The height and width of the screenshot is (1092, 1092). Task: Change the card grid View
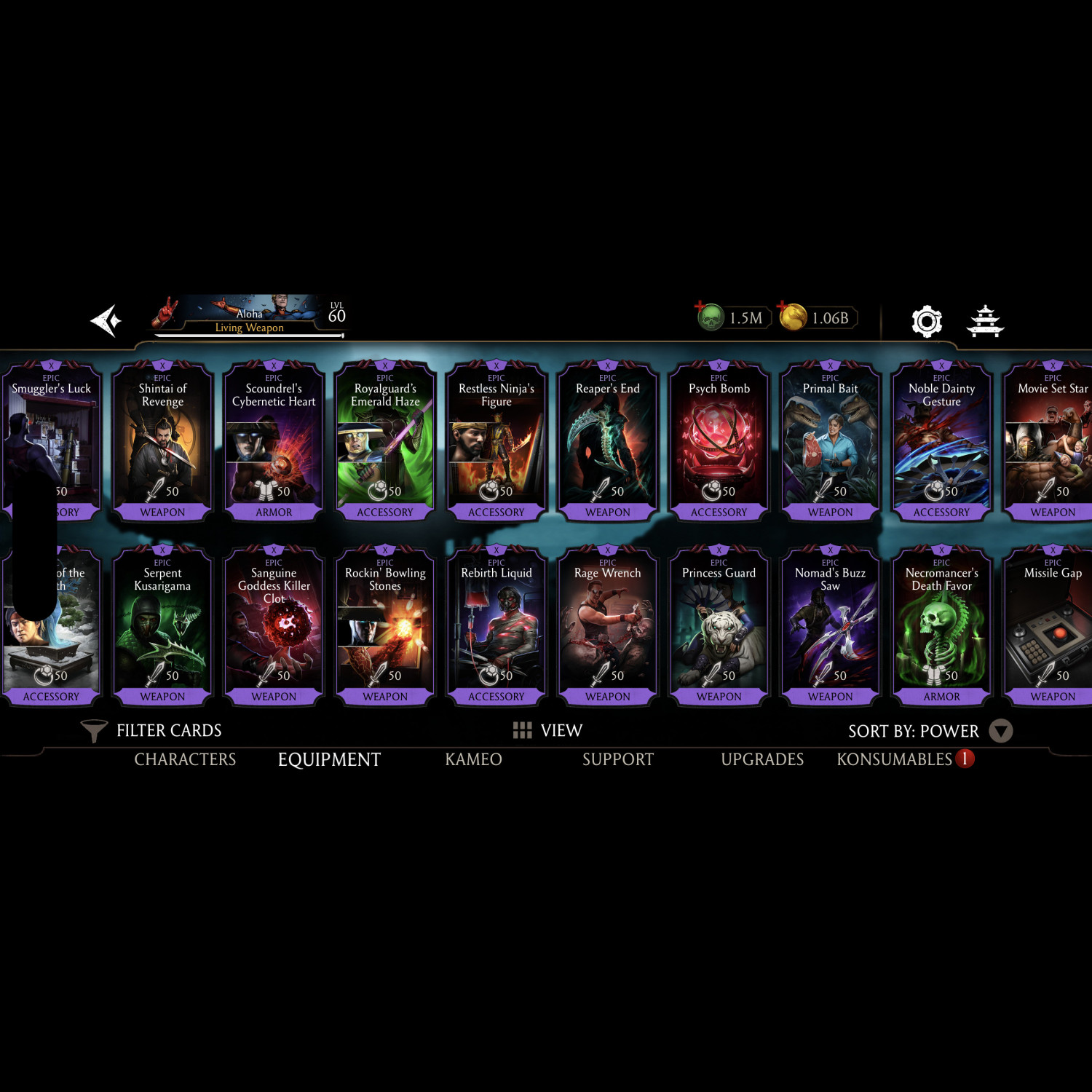point(547,730)
